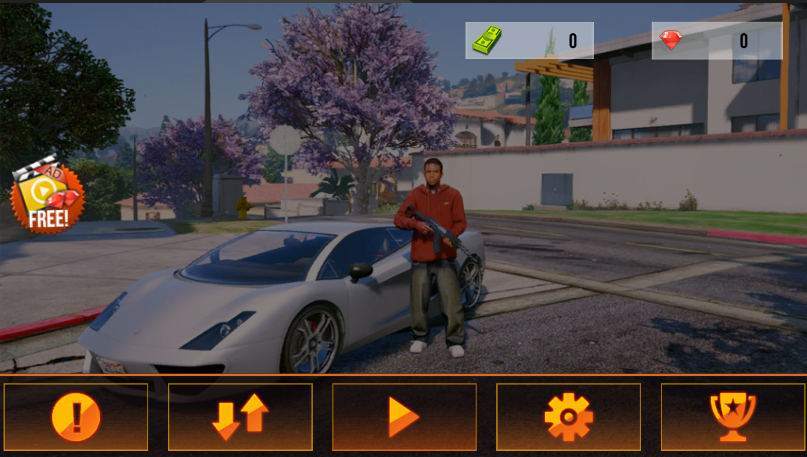The image size is (807, 457).
Task: Select the up and down arrows button
Action: coord(240,417)
